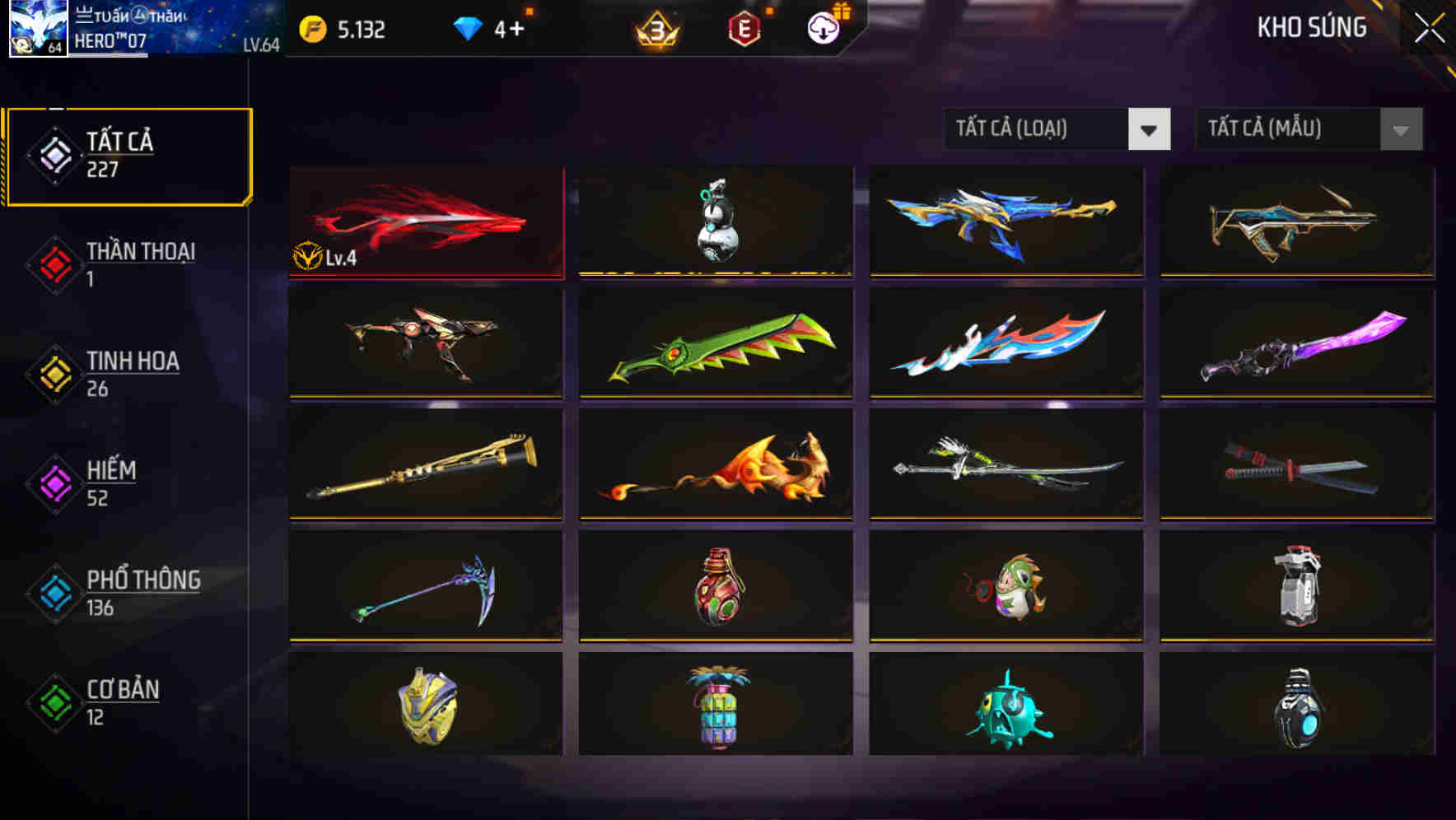Open the TẤT CẢ (LOẠI) dropdown

tap(1038, 130)
